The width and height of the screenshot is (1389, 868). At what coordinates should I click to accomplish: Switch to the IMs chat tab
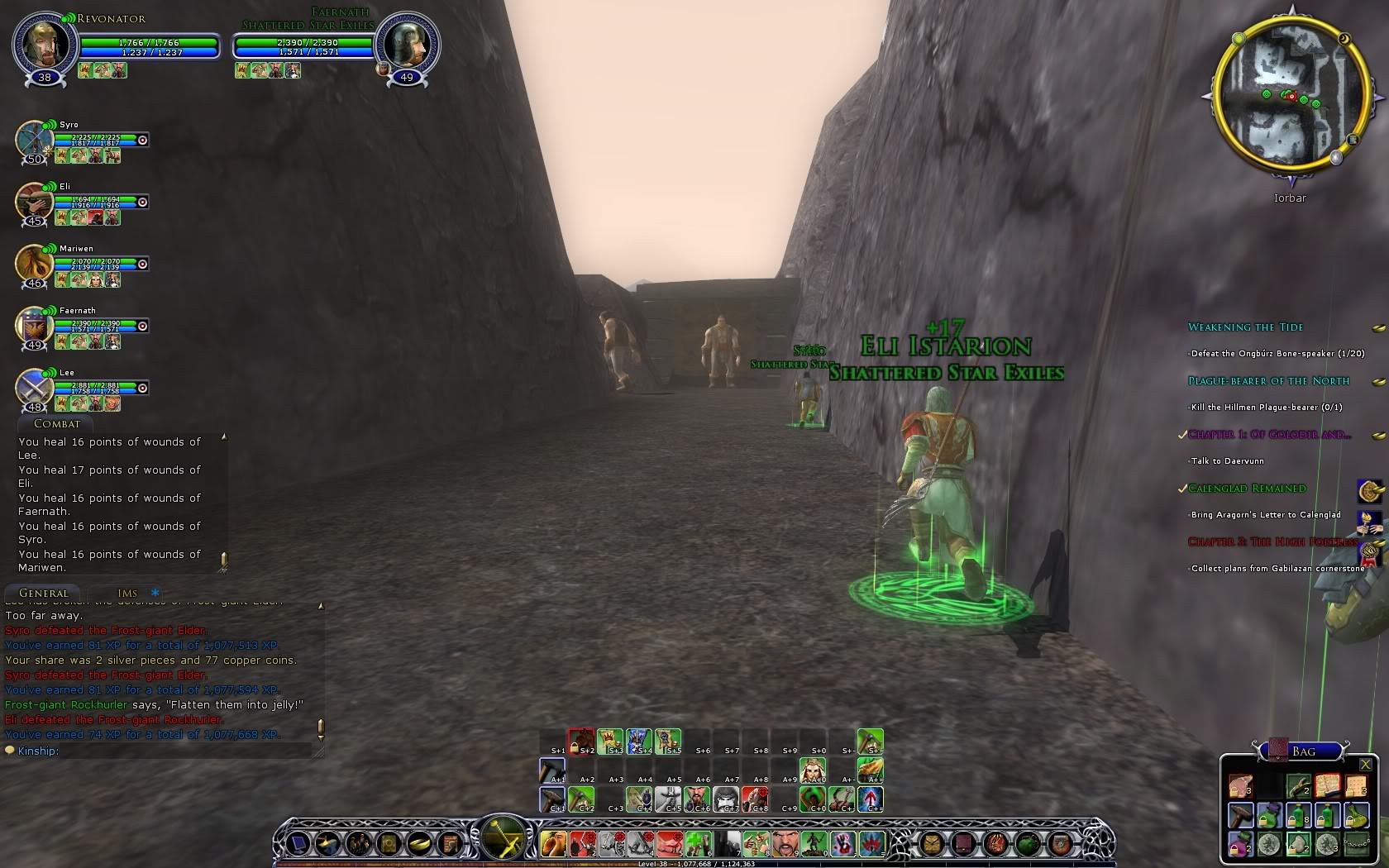pos(127,593)
